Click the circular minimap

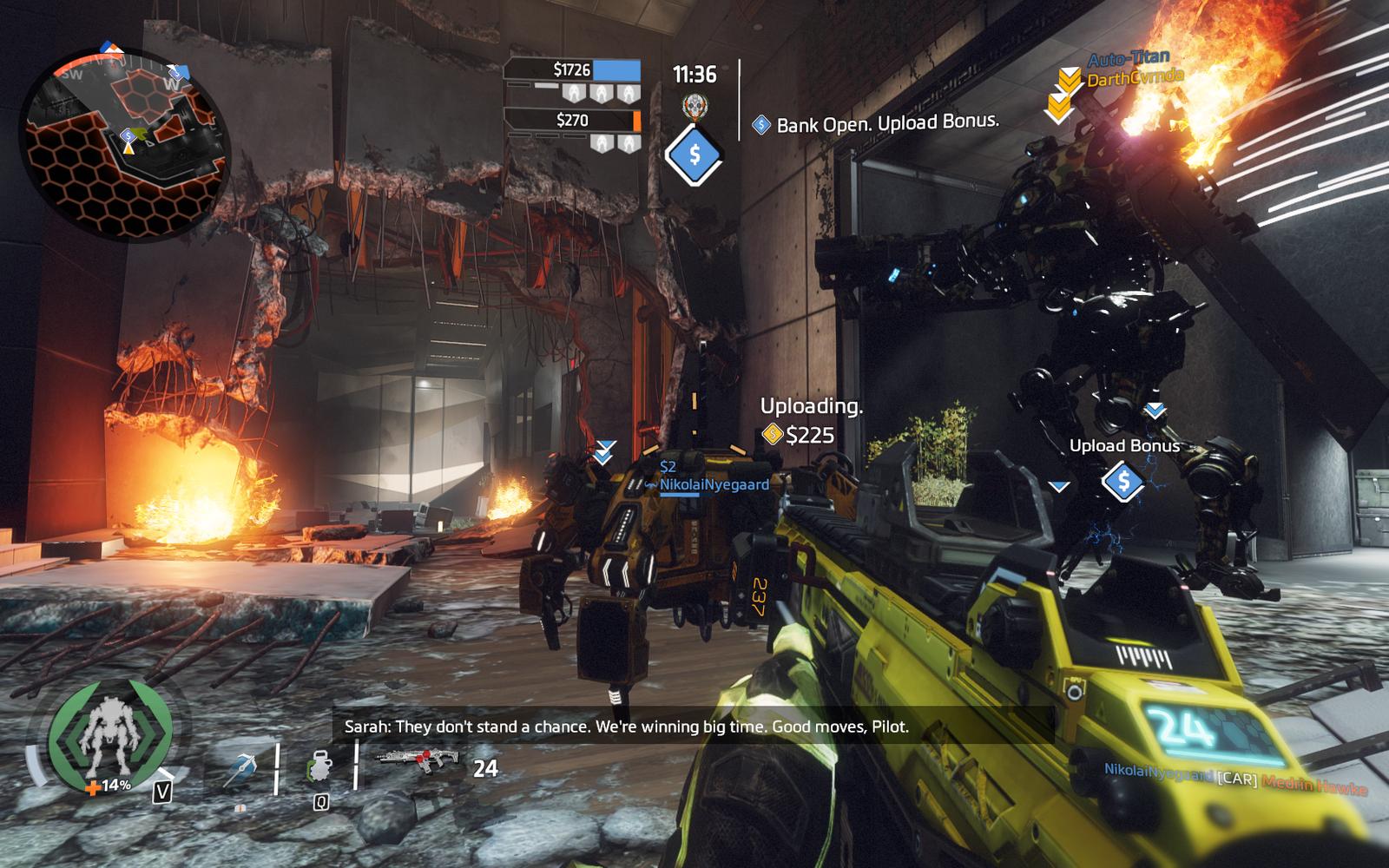click(125, 143)
